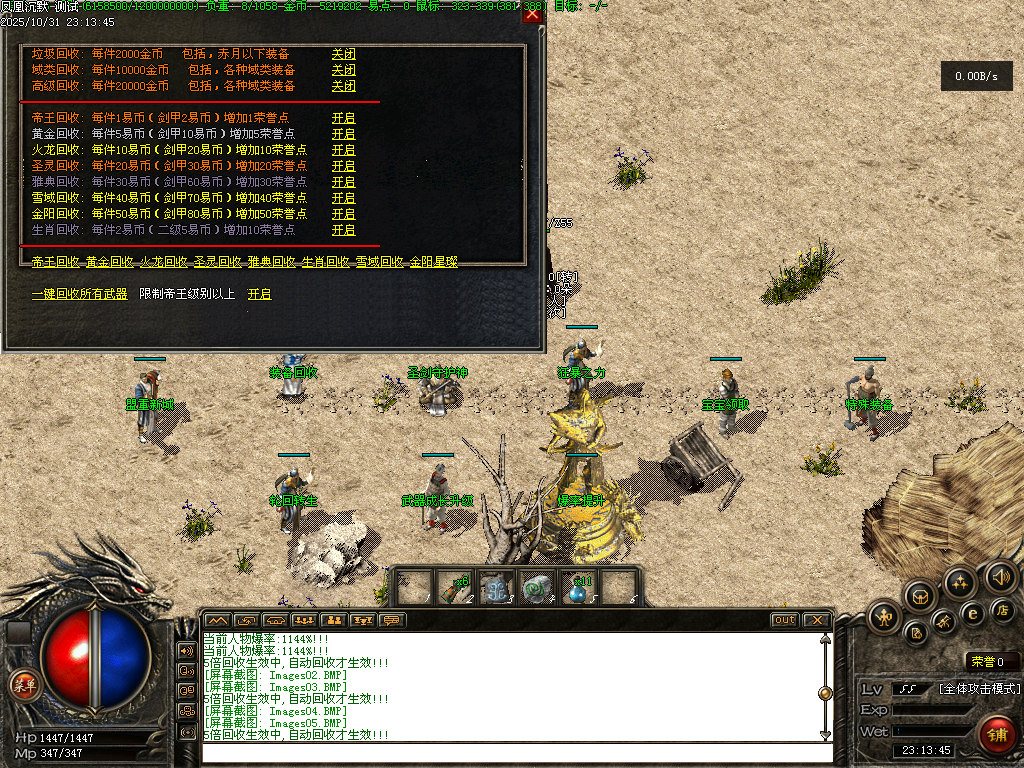Use the blue potion in hotbar slot 5
This screenshot has height=768, width=1024.
pos(579,588)
